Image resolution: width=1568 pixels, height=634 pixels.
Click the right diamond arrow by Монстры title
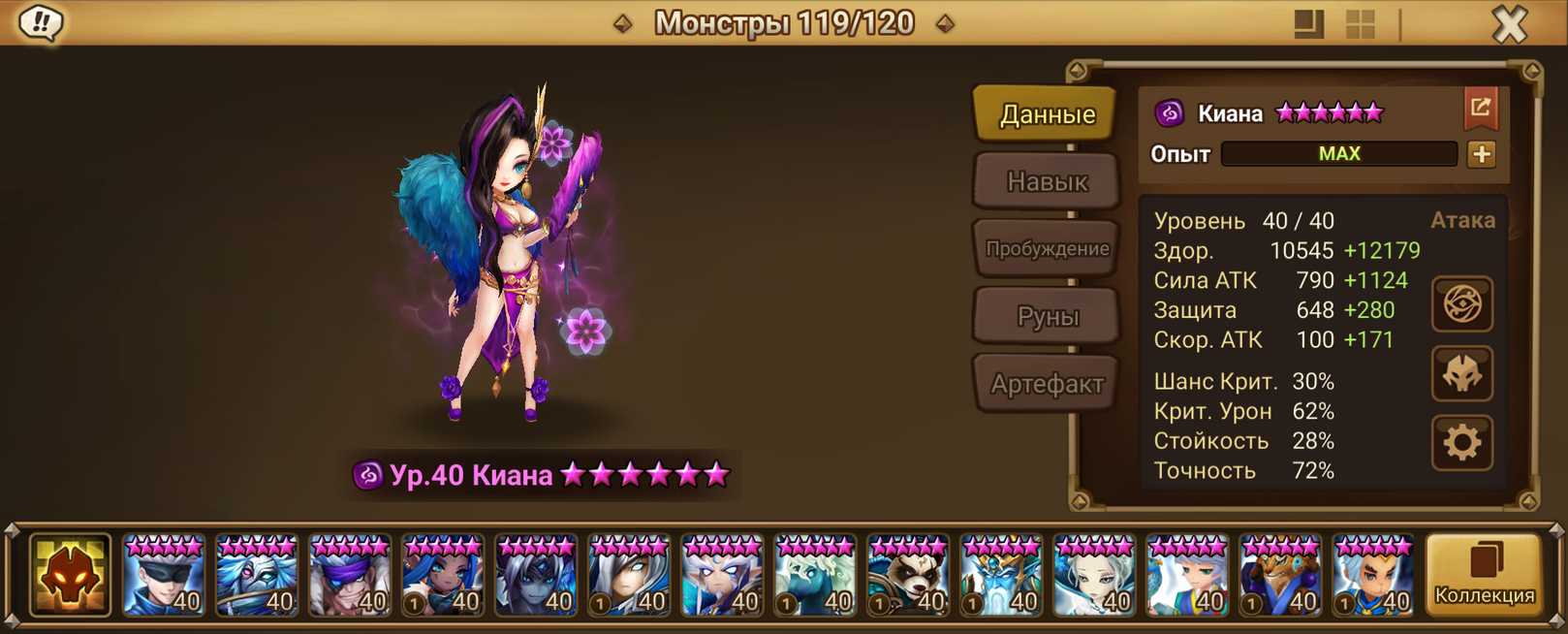pyautogui.click(x=945, y=23)
